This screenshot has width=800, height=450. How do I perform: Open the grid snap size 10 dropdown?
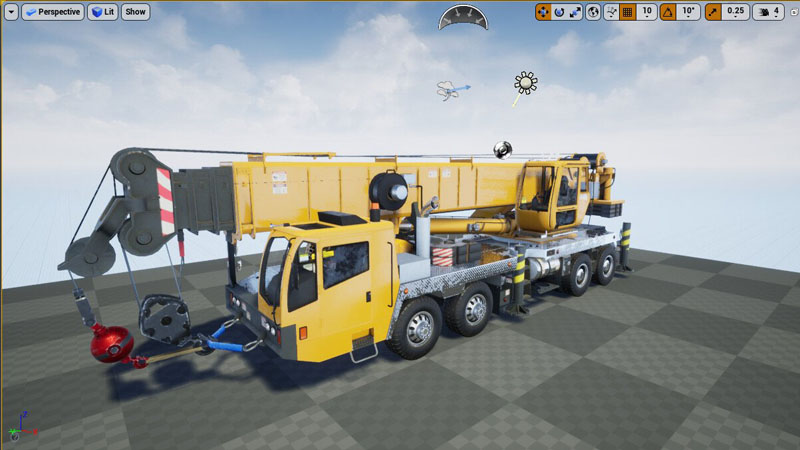[x=647, y=12]
